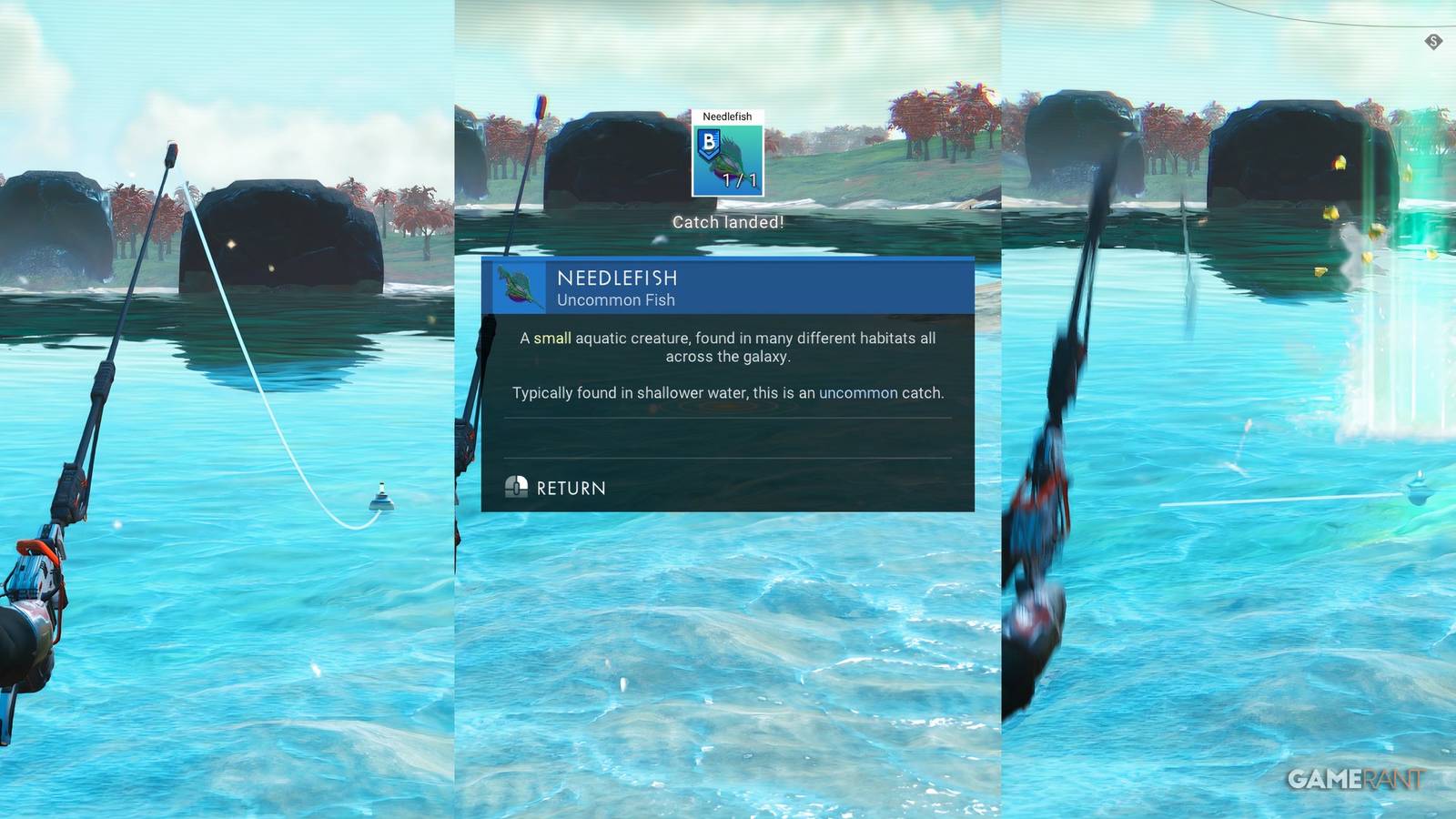
Task: Open the S diamond indicator in the top-right corner
Action: point(1434,40)
